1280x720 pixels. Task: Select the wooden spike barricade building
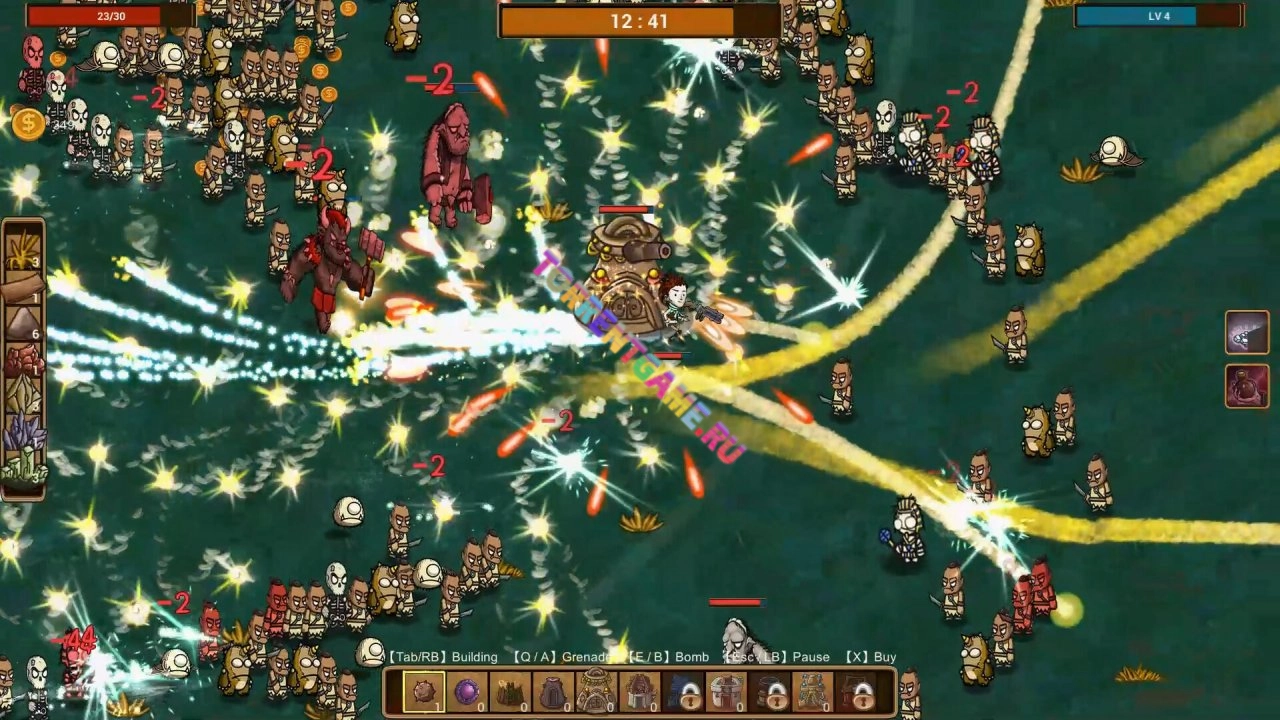tap(510, 692)
